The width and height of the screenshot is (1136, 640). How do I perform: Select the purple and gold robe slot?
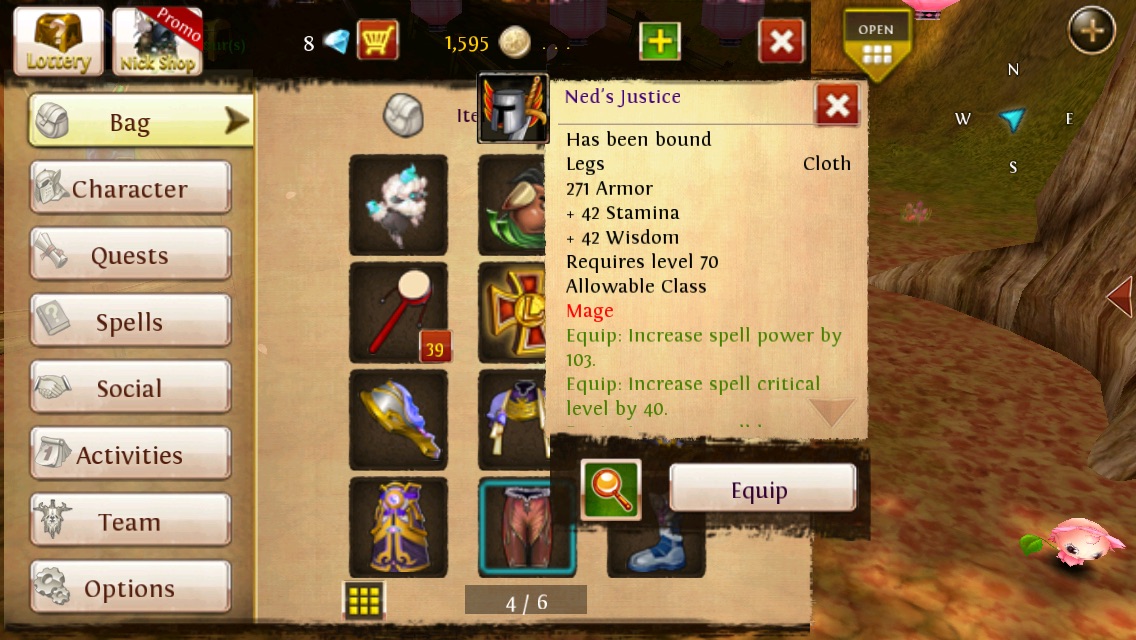[398, 527]
